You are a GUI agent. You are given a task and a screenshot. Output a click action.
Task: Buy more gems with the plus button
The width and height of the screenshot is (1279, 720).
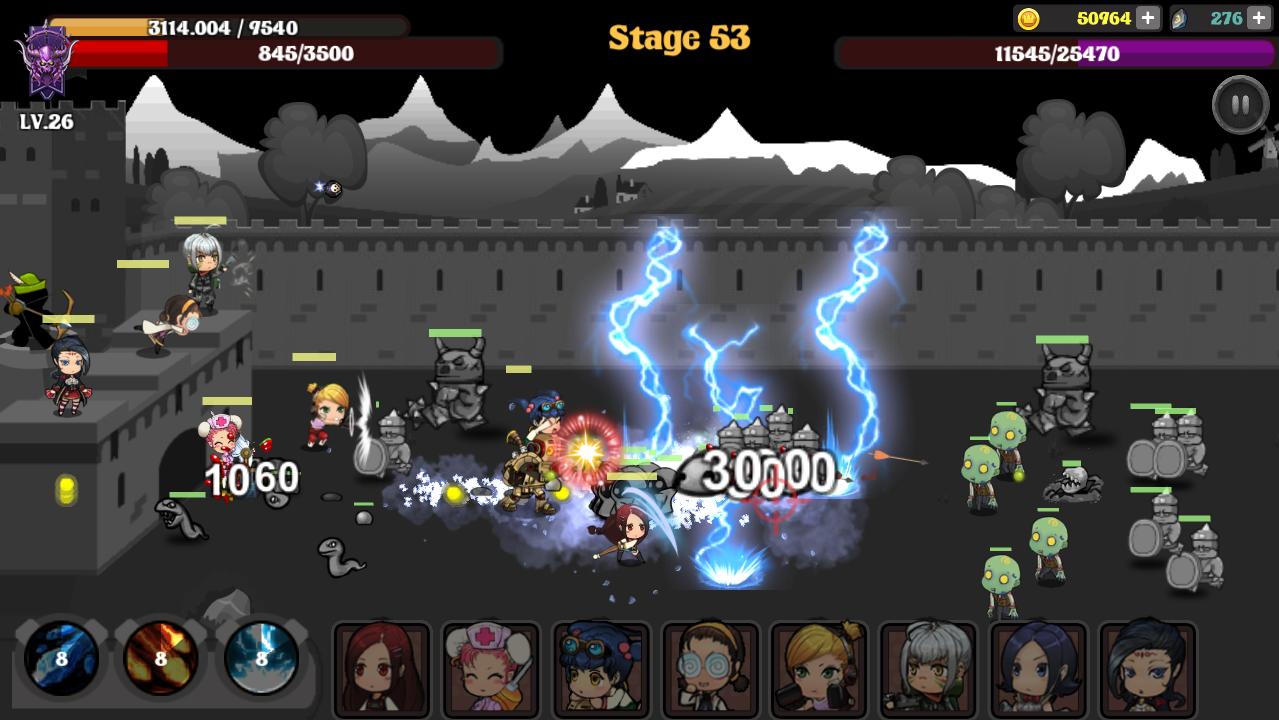[x=1258, y=18]
